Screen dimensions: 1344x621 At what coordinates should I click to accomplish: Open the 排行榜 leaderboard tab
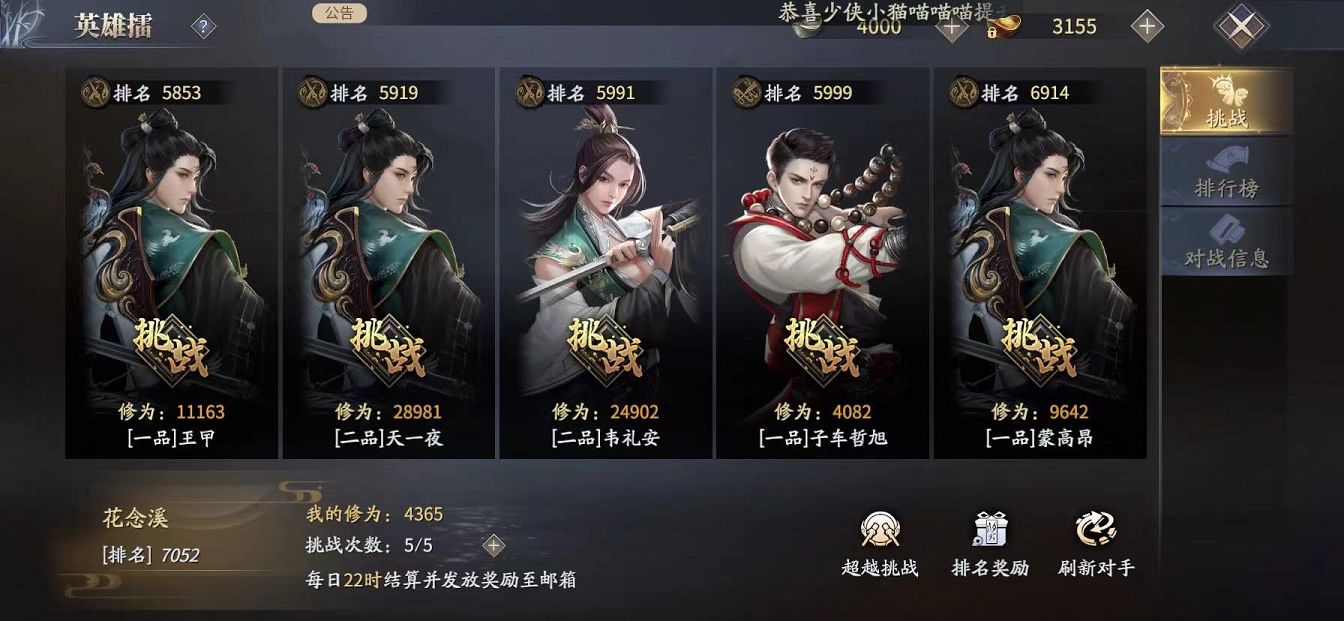coord(1225,174)
